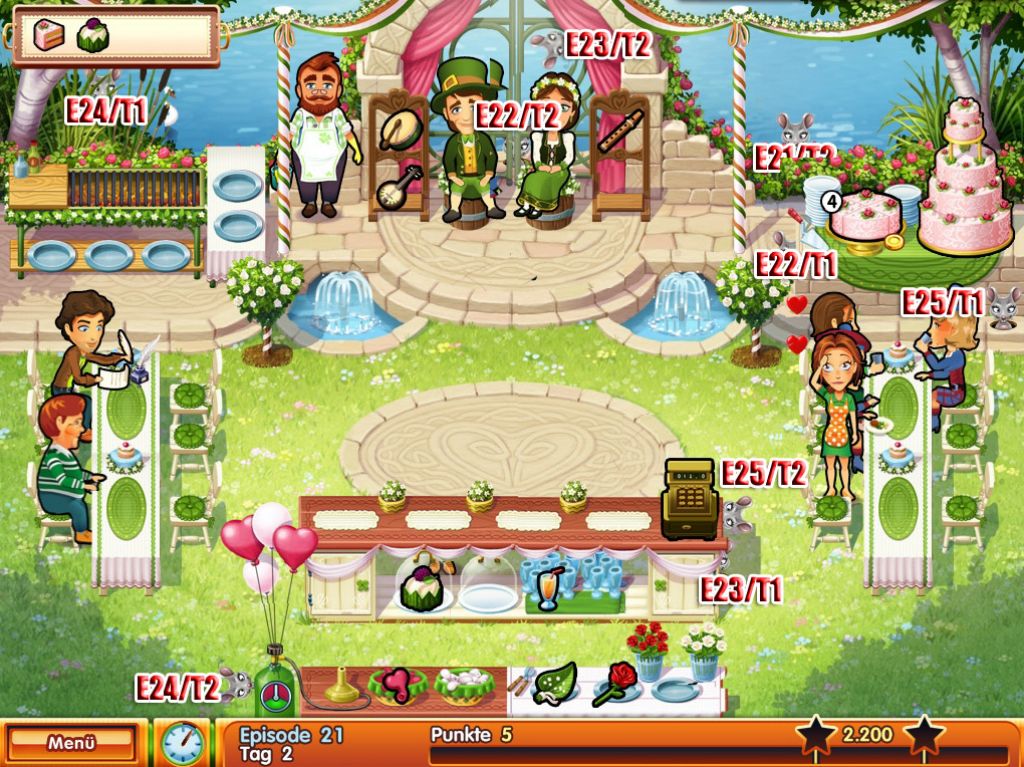1024x767 pixels.
Task: Open the Menü button
Action: point(71,743)
